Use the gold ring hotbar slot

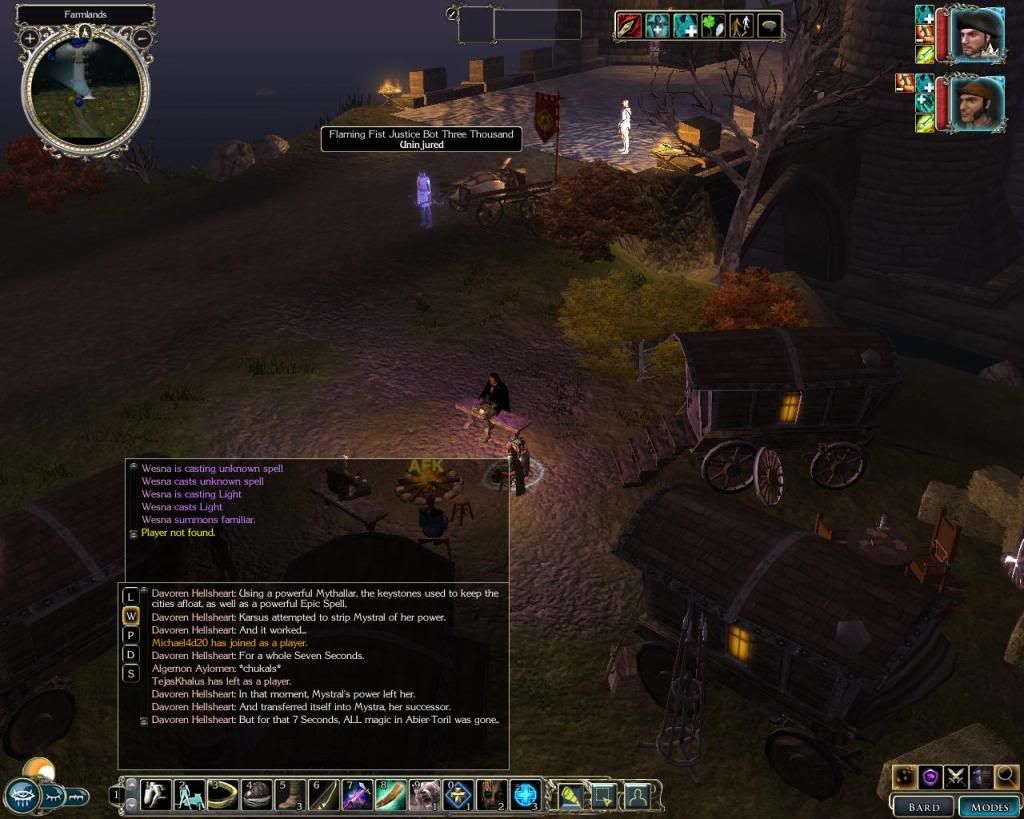pos(224,795)
